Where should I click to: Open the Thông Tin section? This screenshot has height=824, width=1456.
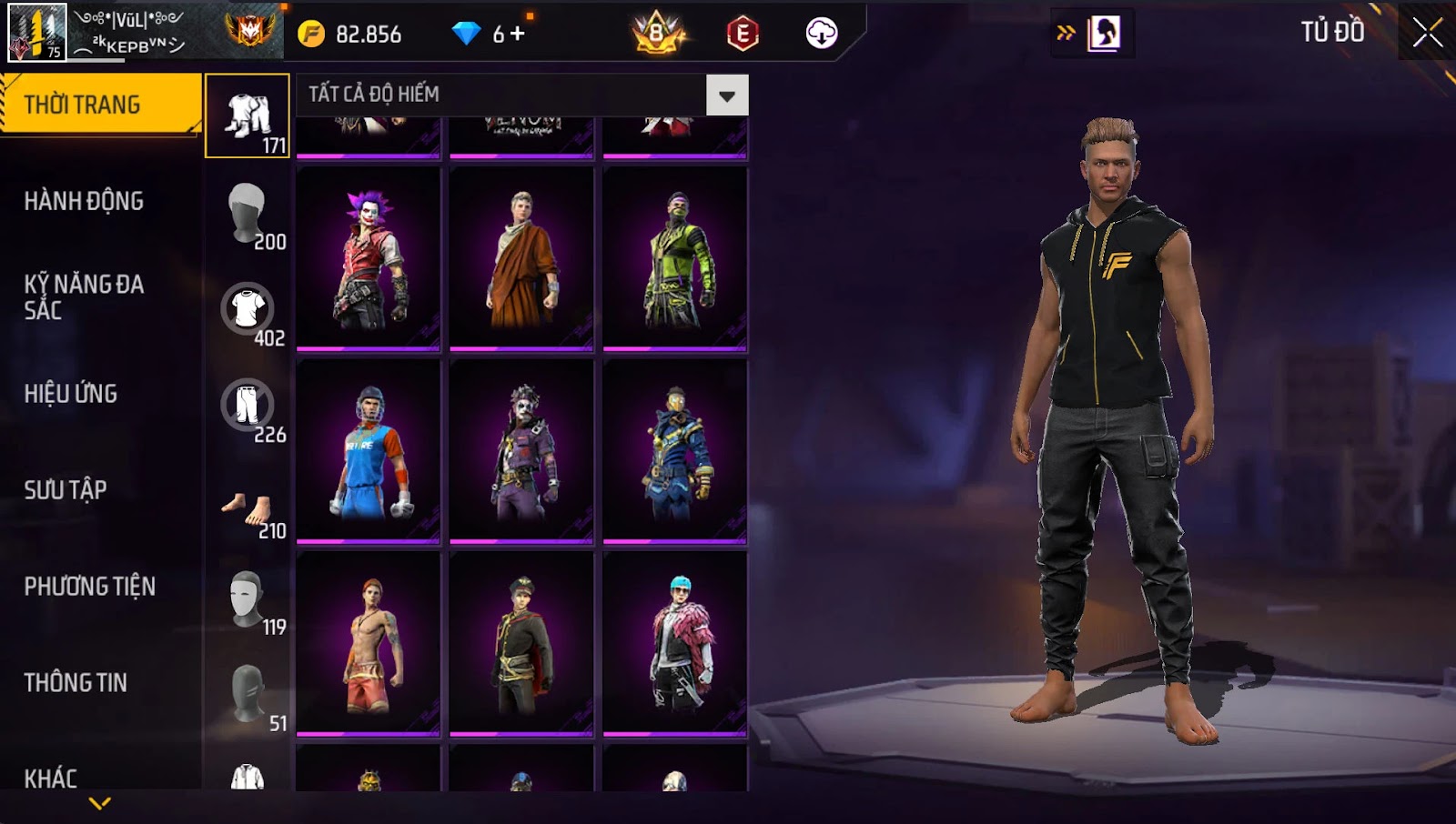click(x=76, y=683)
